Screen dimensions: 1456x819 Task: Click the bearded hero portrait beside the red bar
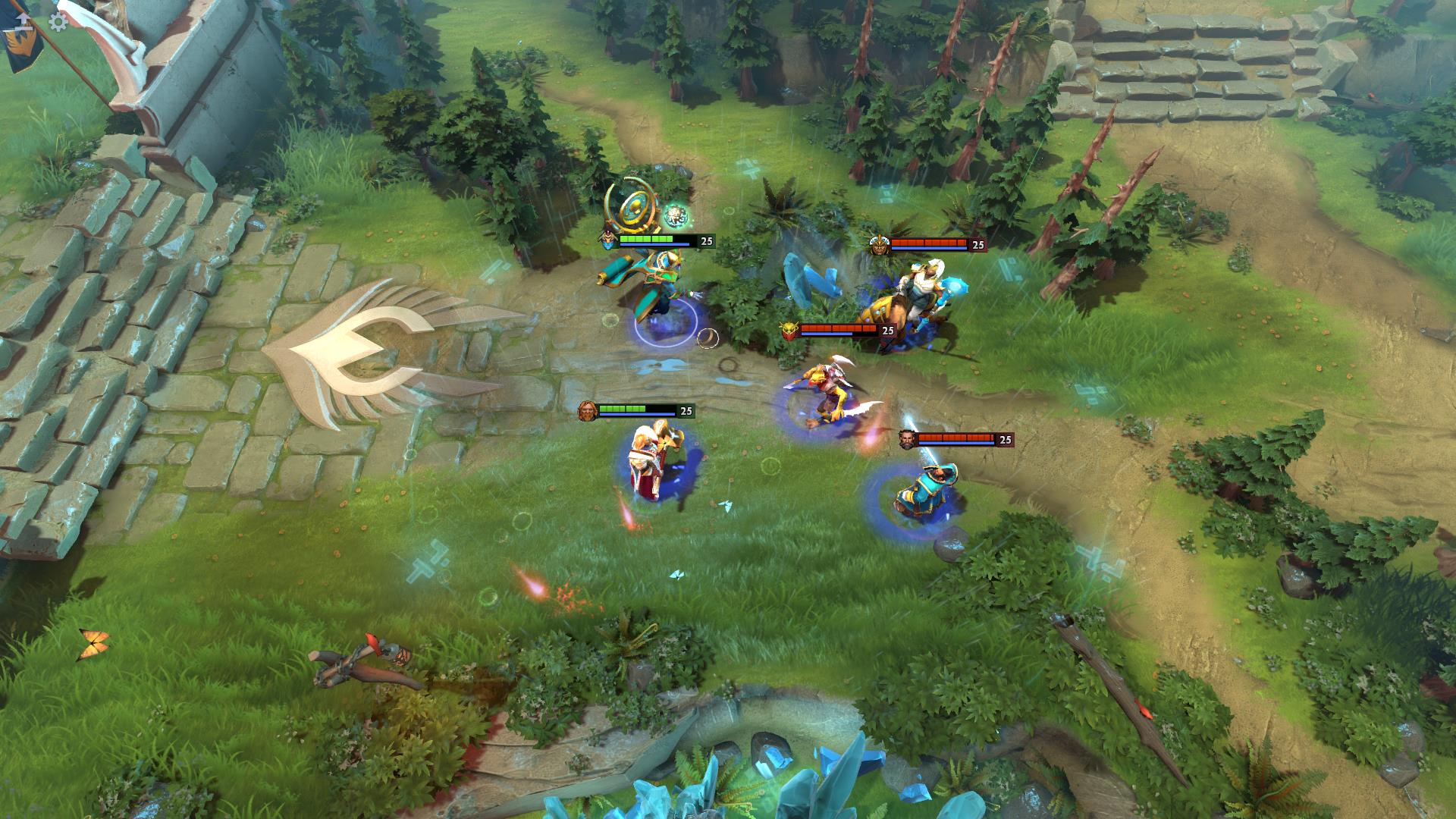pos(905,440)
